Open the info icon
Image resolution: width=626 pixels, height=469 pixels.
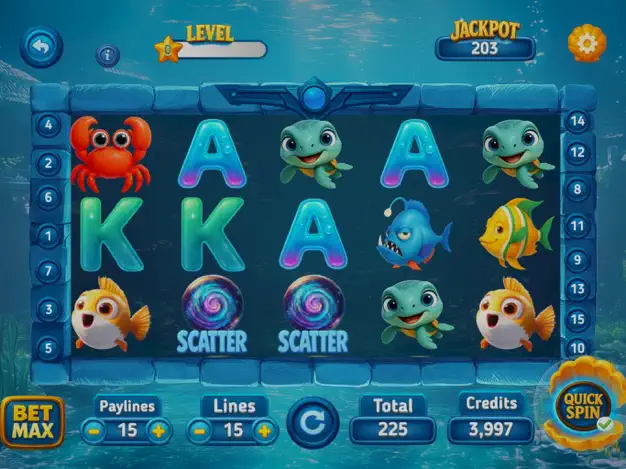click(x=108, y=56)
